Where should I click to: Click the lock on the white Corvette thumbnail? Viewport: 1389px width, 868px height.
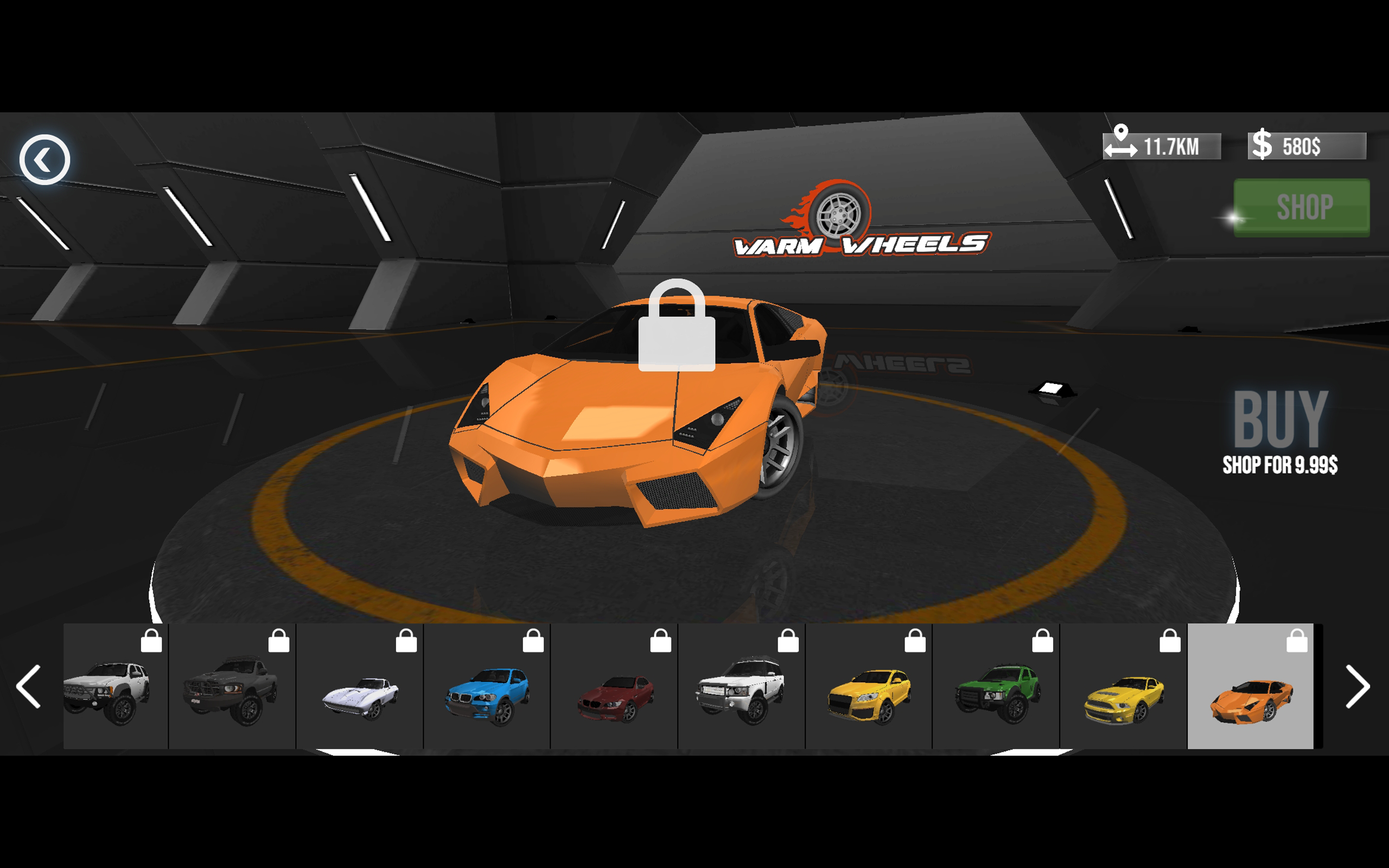tap(406, 640)
